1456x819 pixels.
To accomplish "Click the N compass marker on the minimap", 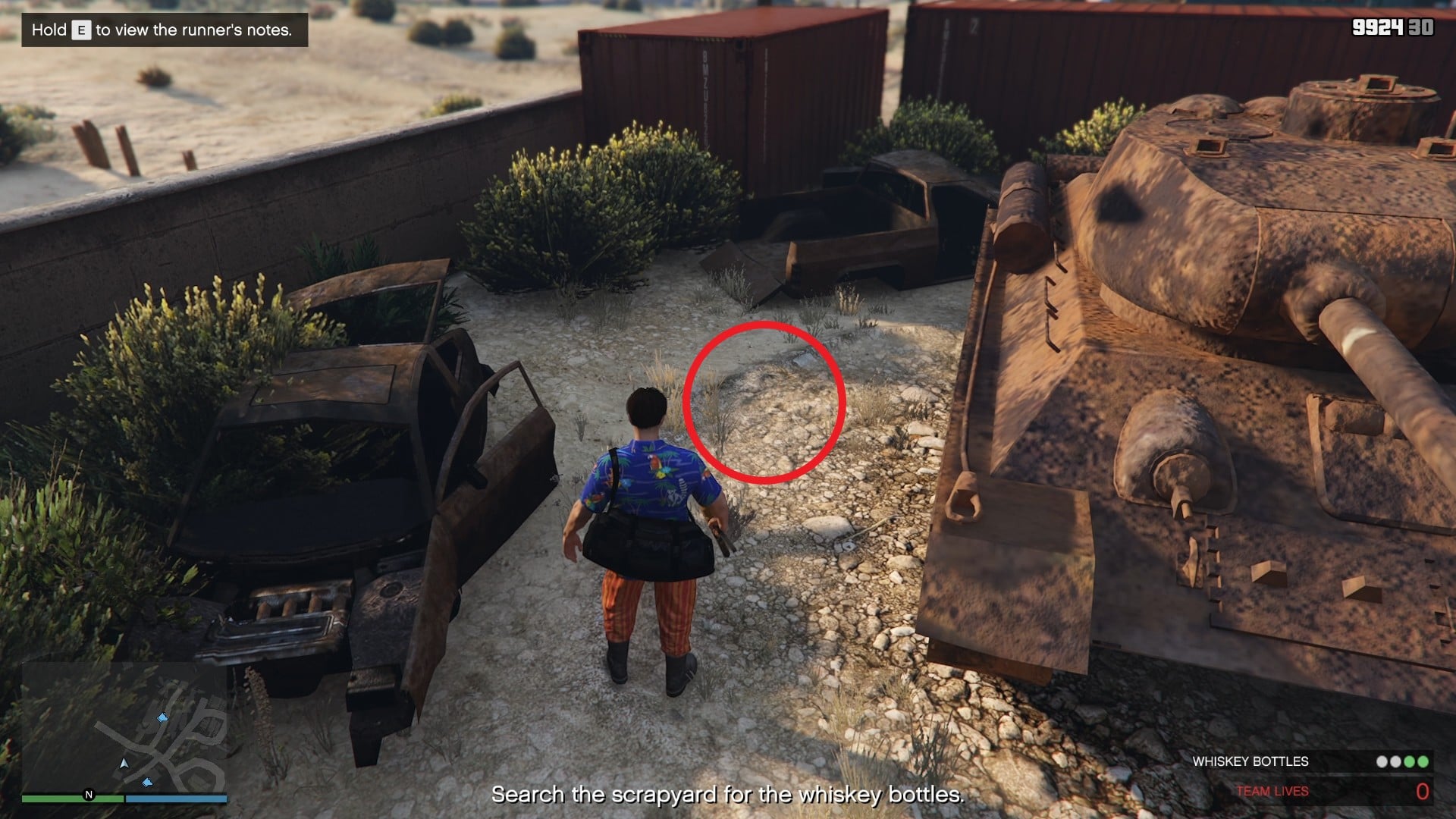I will (89, 793).
